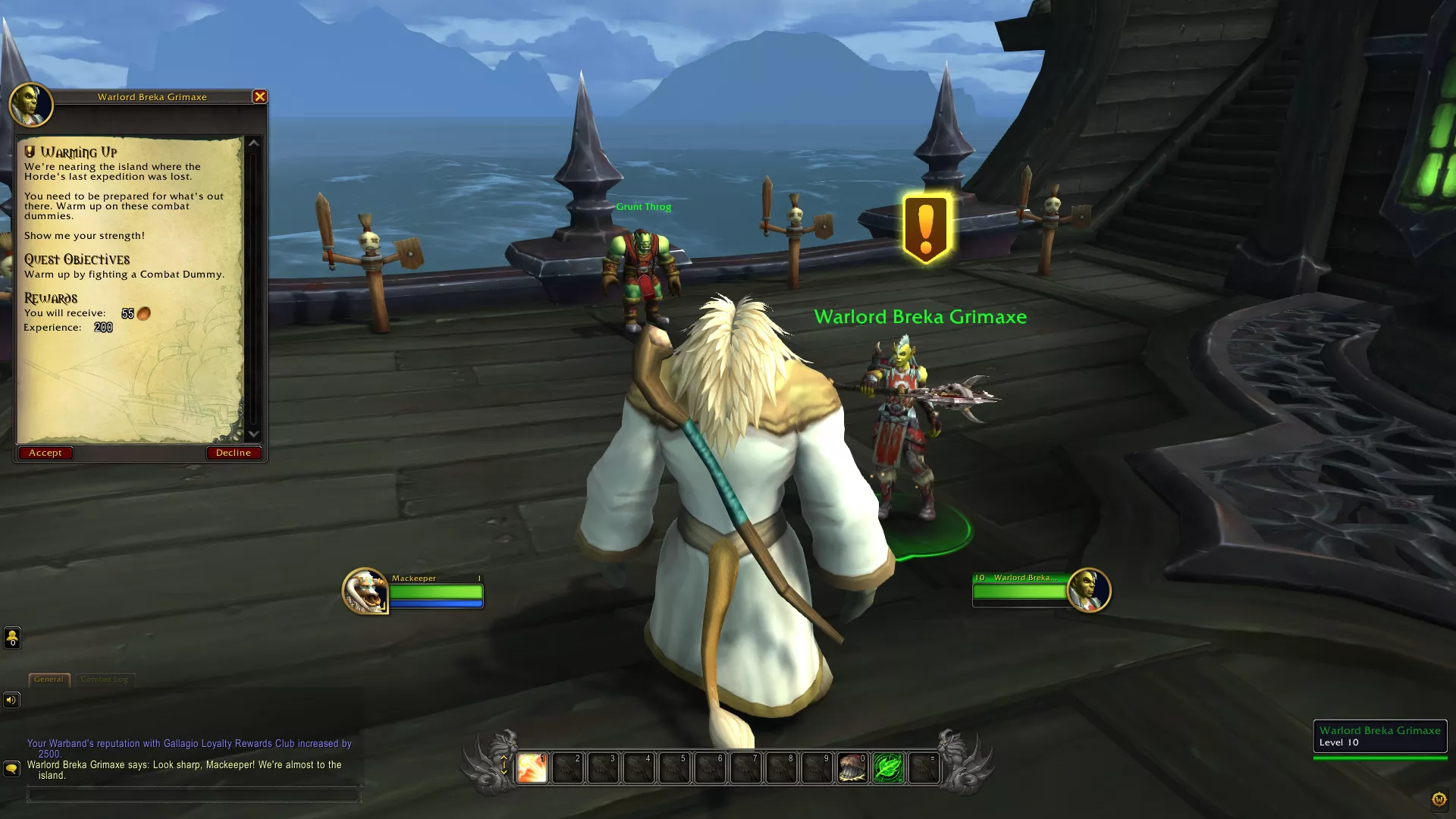This screenshot has height=819, width=1456.
Task: Activate the green leaf ability
Action: click(888, 767)
